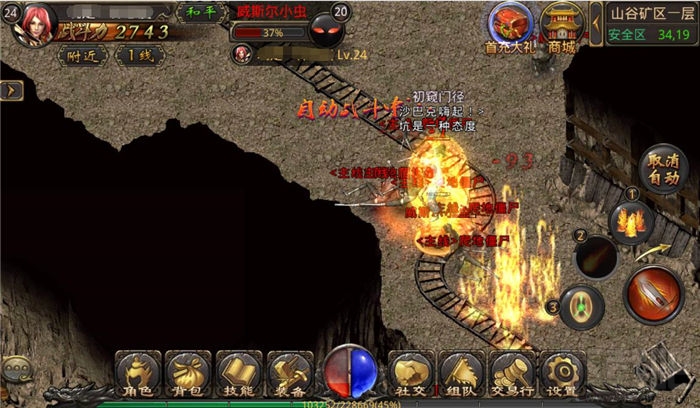The image size is (700, 408).
Task: Open the 社交 social menu
Action: pos(409,373)
